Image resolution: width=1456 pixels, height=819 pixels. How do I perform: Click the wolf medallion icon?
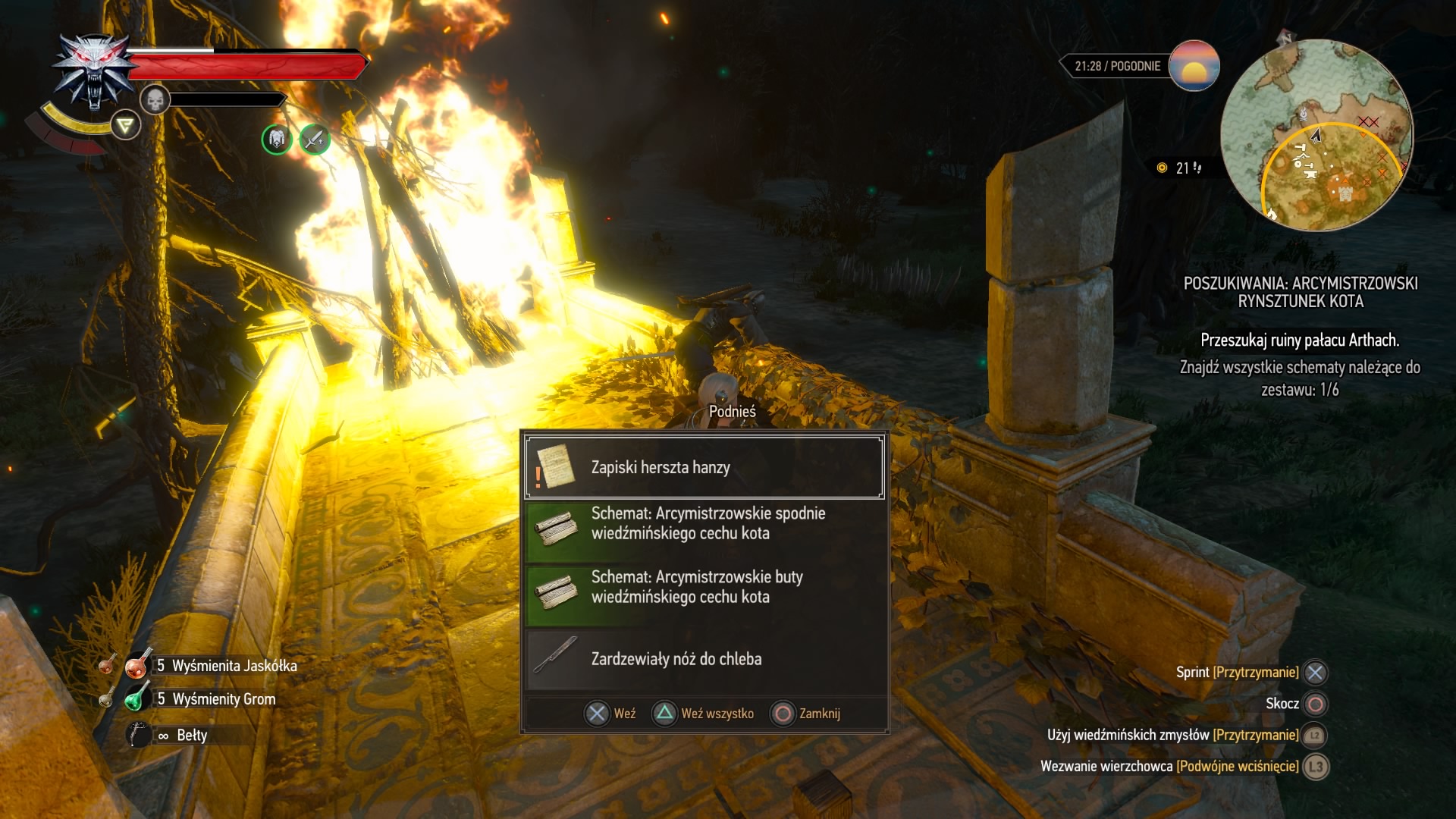coord(94,74)
